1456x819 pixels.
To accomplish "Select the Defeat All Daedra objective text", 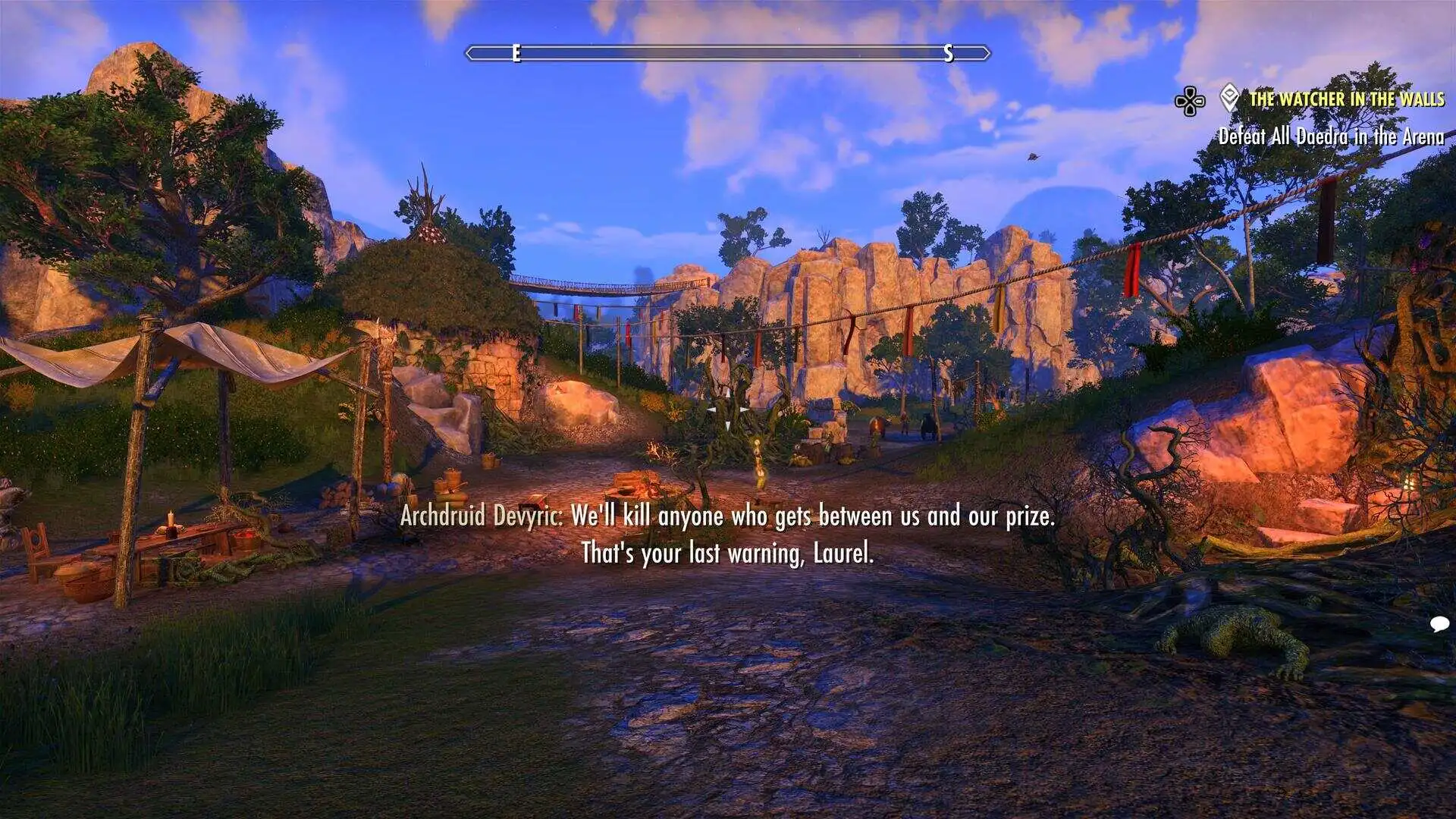I will (1331, 136).
